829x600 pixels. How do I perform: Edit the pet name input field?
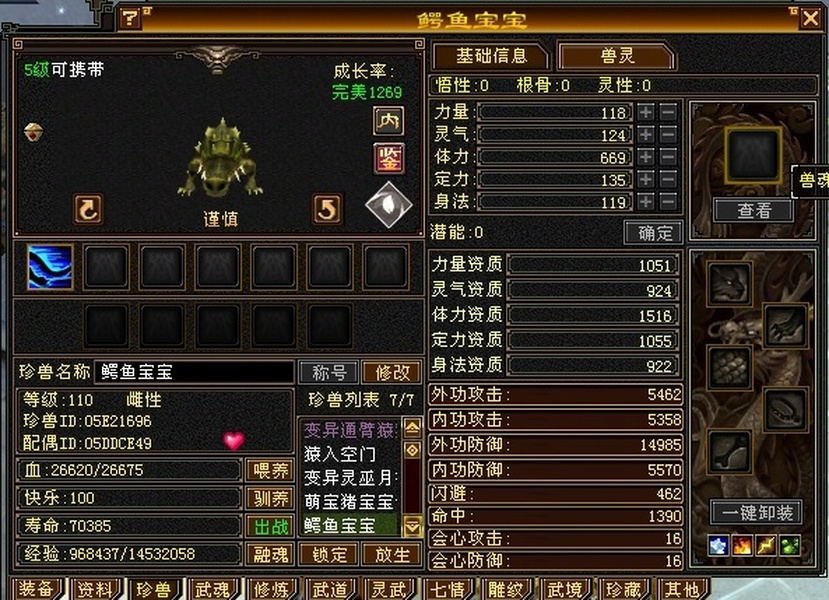(194, 372)
